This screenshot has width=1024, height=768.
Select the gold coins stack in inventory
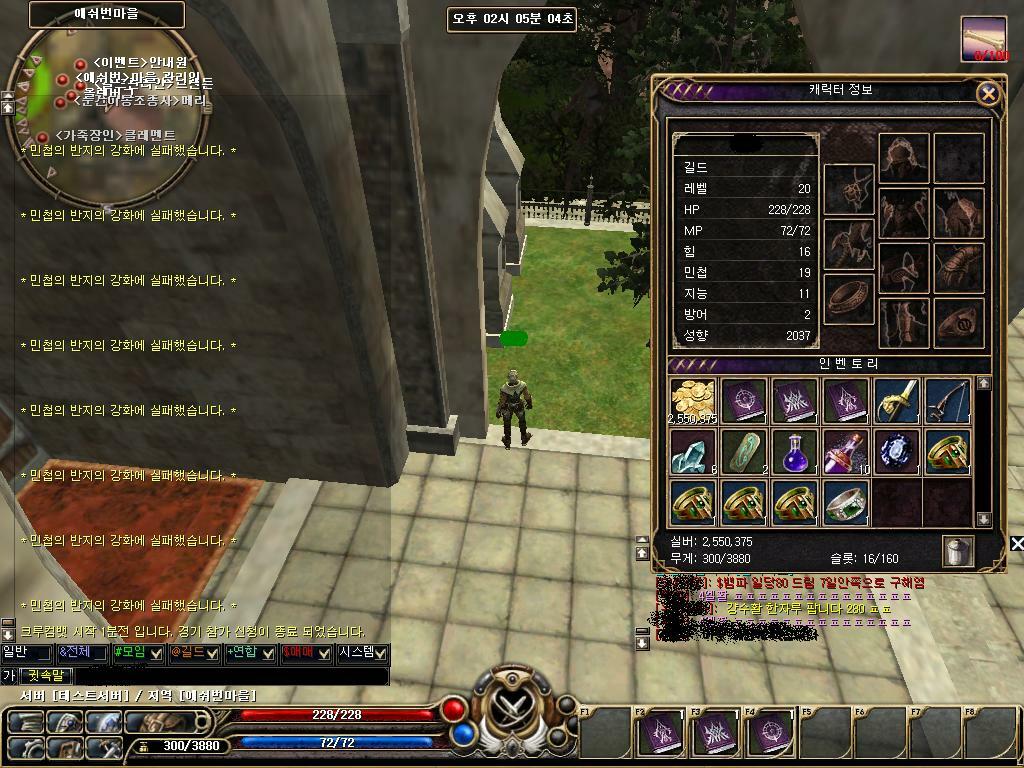pos(693,401)
